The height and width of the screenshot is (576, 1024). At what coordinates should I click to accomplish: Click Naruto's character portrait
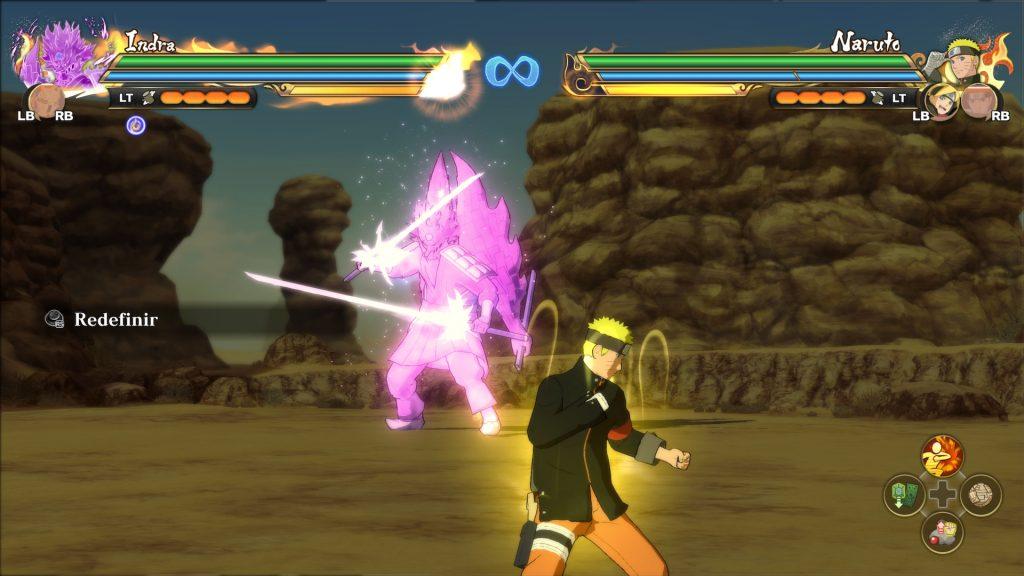click(966, 59)
